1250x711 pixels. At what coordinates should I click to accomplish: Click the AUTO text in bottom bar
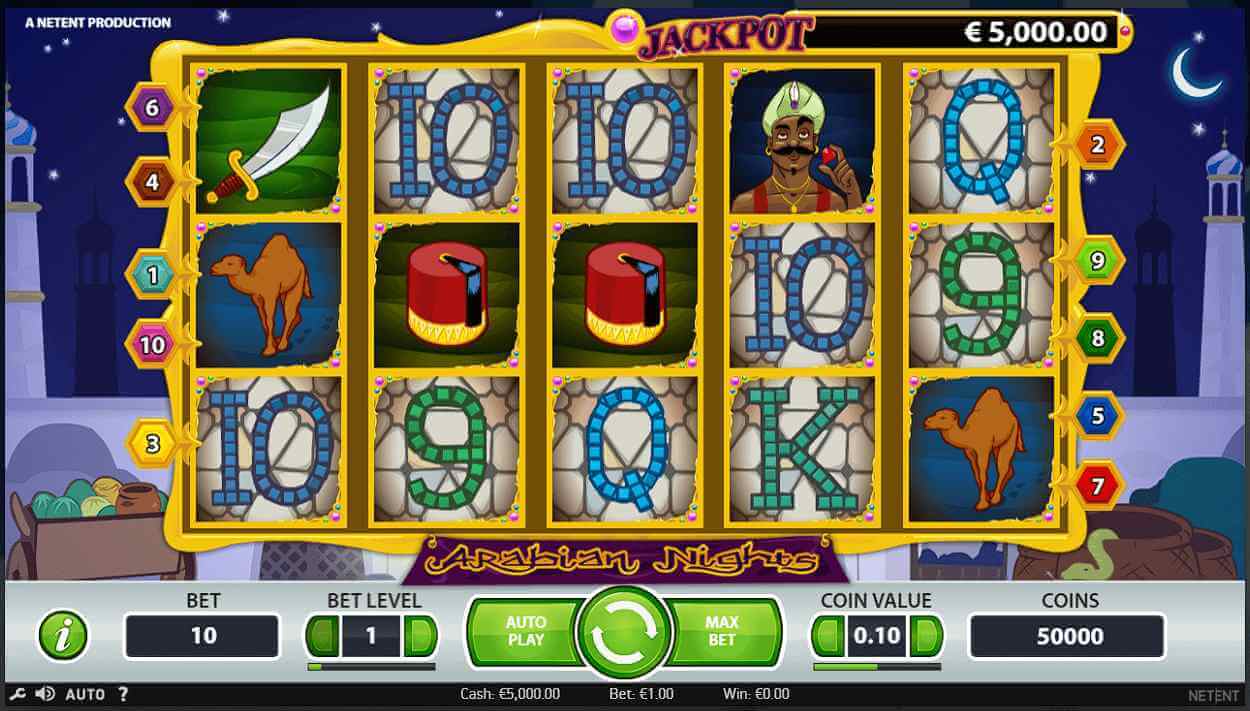[85, 694]
